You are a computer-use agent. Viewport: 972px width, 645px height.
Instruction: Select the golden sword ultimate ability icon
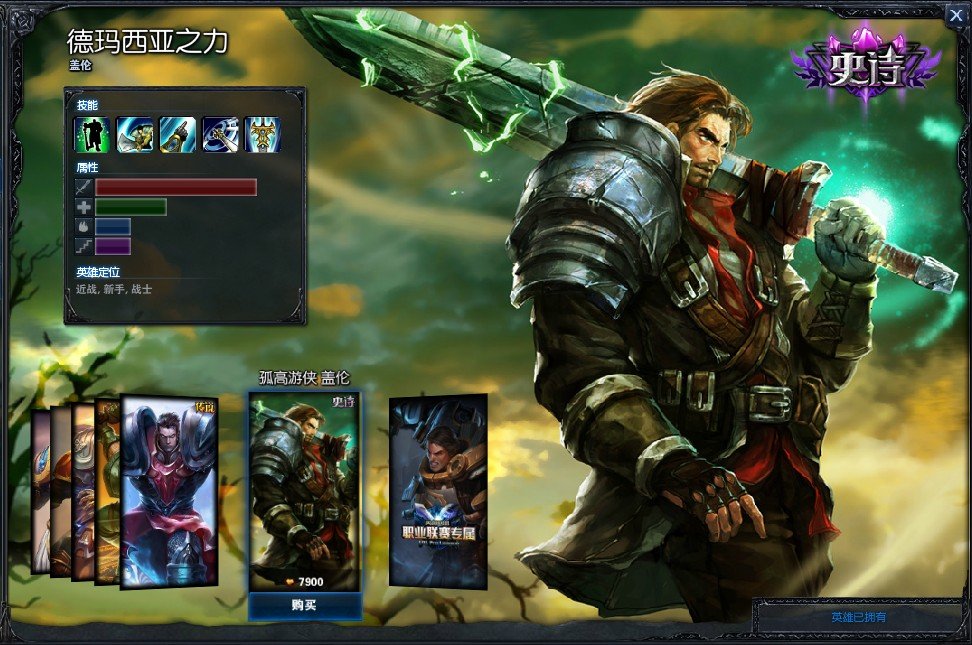pyautogui.click(x=262, y=135)
